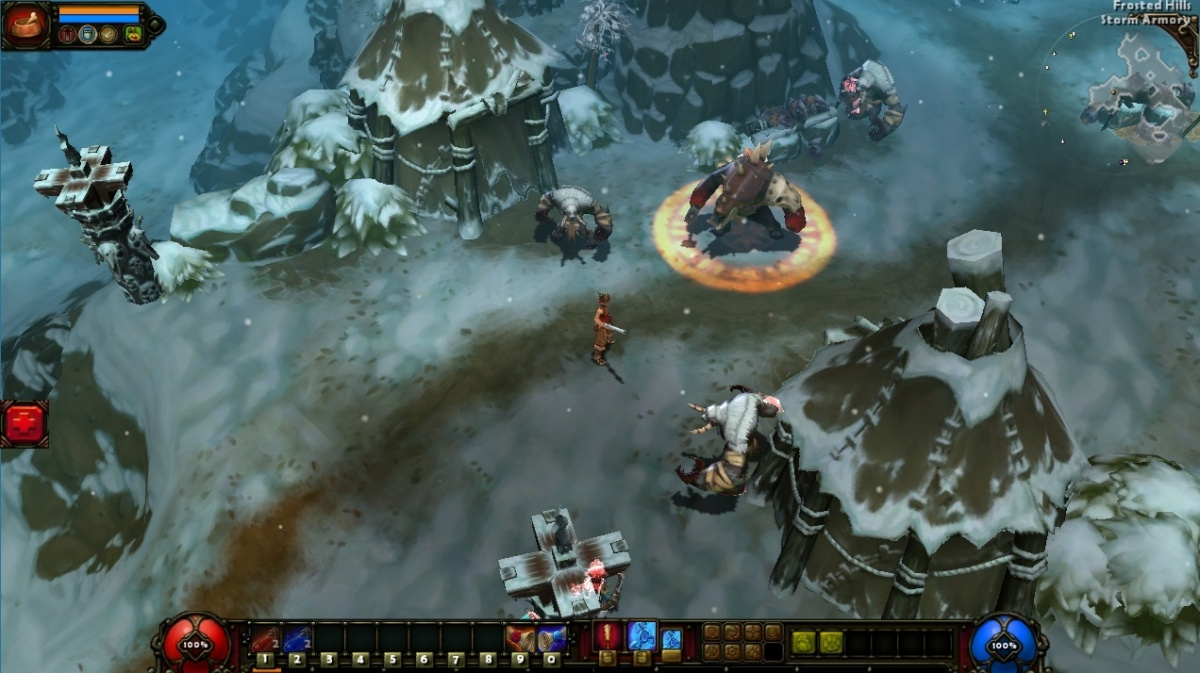The image size is (1200, 673).
Task: Activate the blue item in hotbar slot 0
Action: 551,638
